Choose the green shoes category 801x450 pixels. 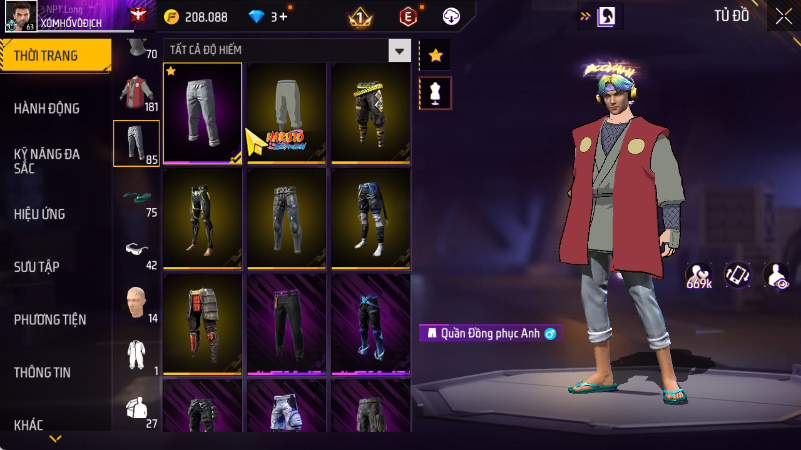click(x=136, y=197)
